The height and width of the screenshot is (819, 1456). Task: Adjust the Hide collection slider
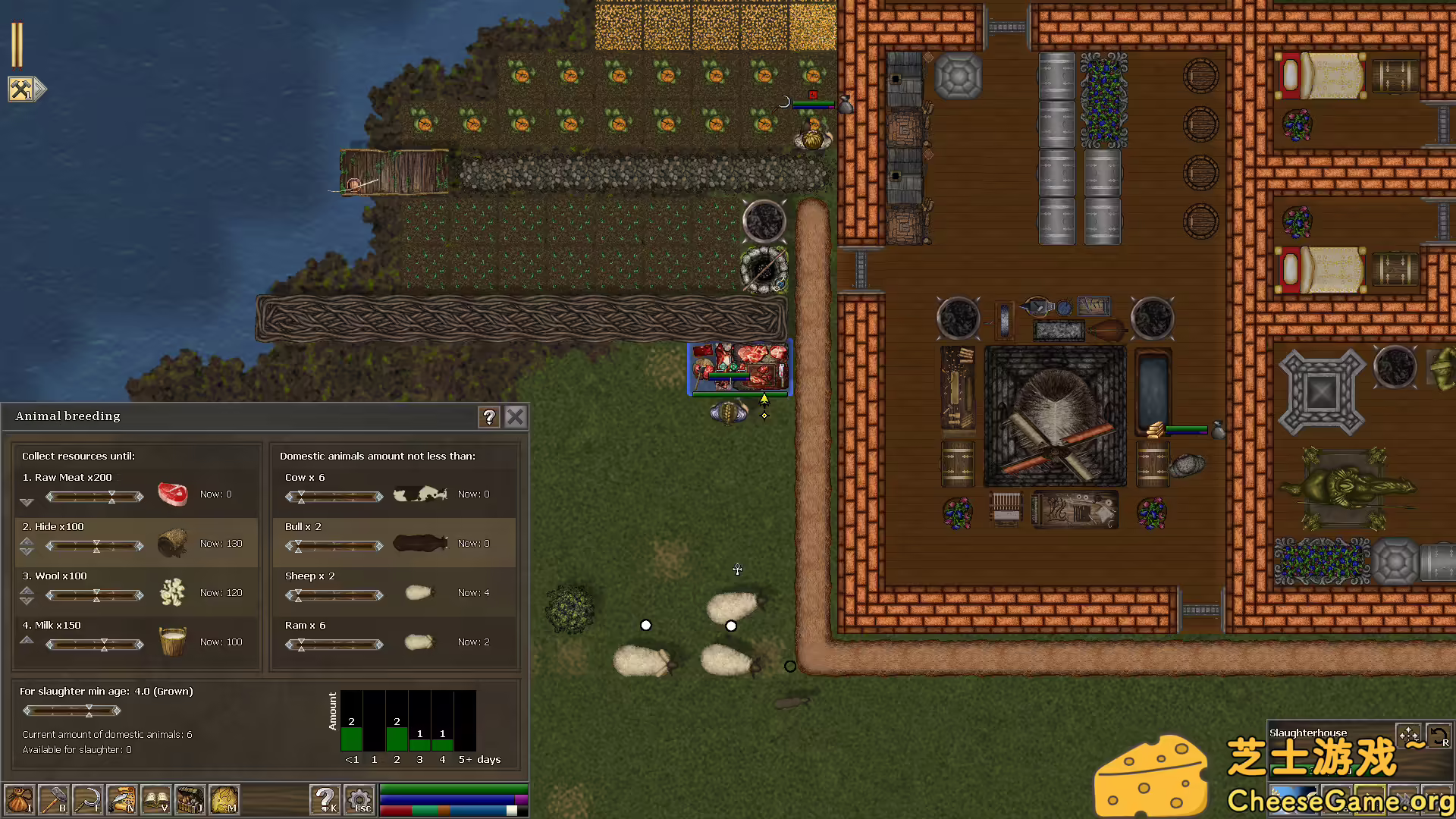(95, 546)
